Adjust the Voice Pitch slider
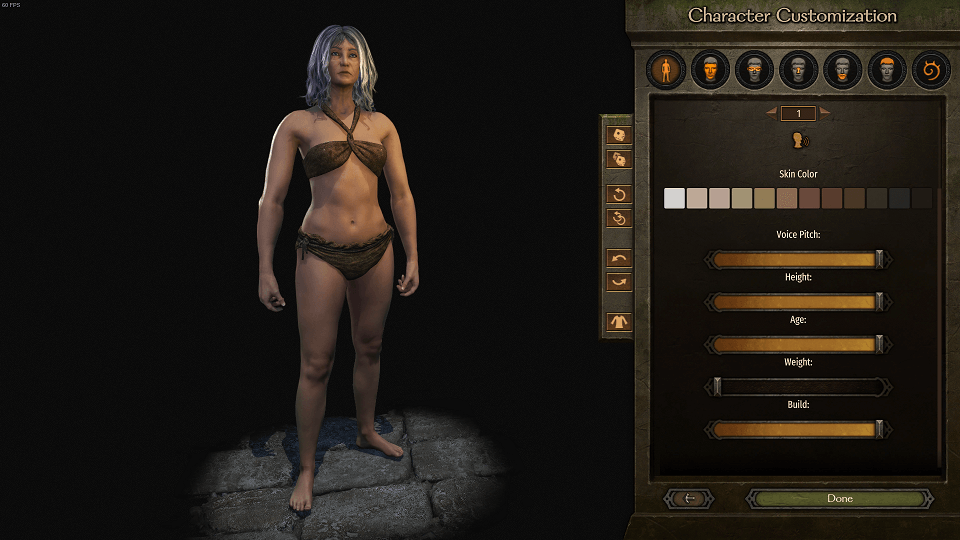The width and height of the screenshot is (960, 540). click(798, 260)
